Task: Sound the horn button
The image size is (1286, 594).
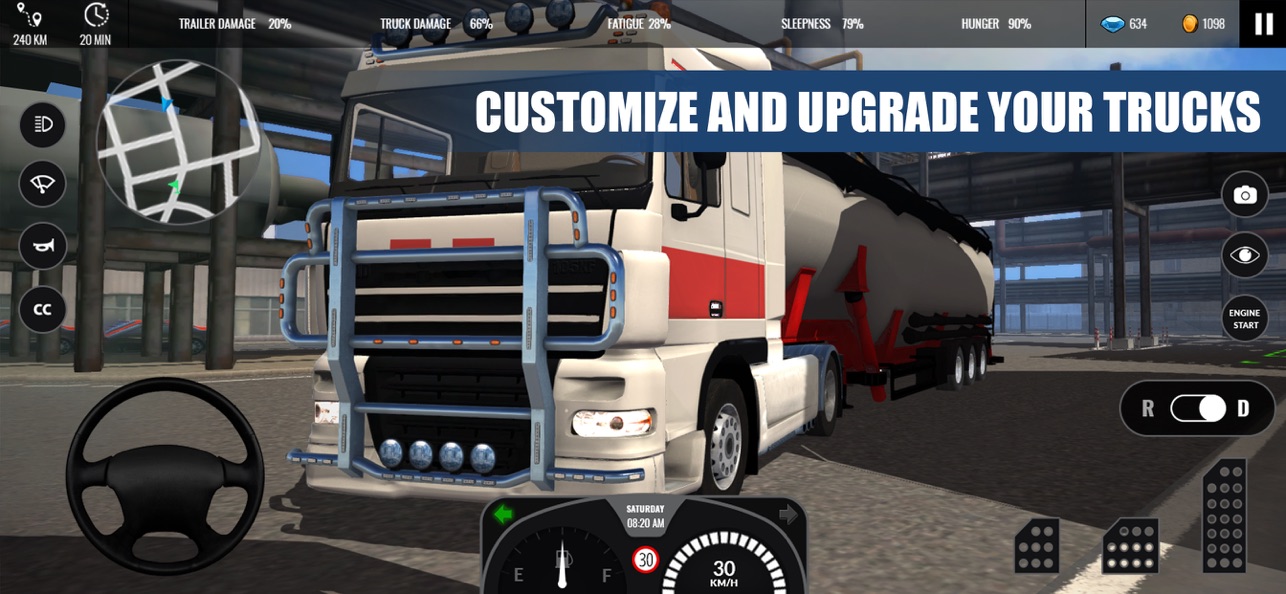Action: coord(43,246)
